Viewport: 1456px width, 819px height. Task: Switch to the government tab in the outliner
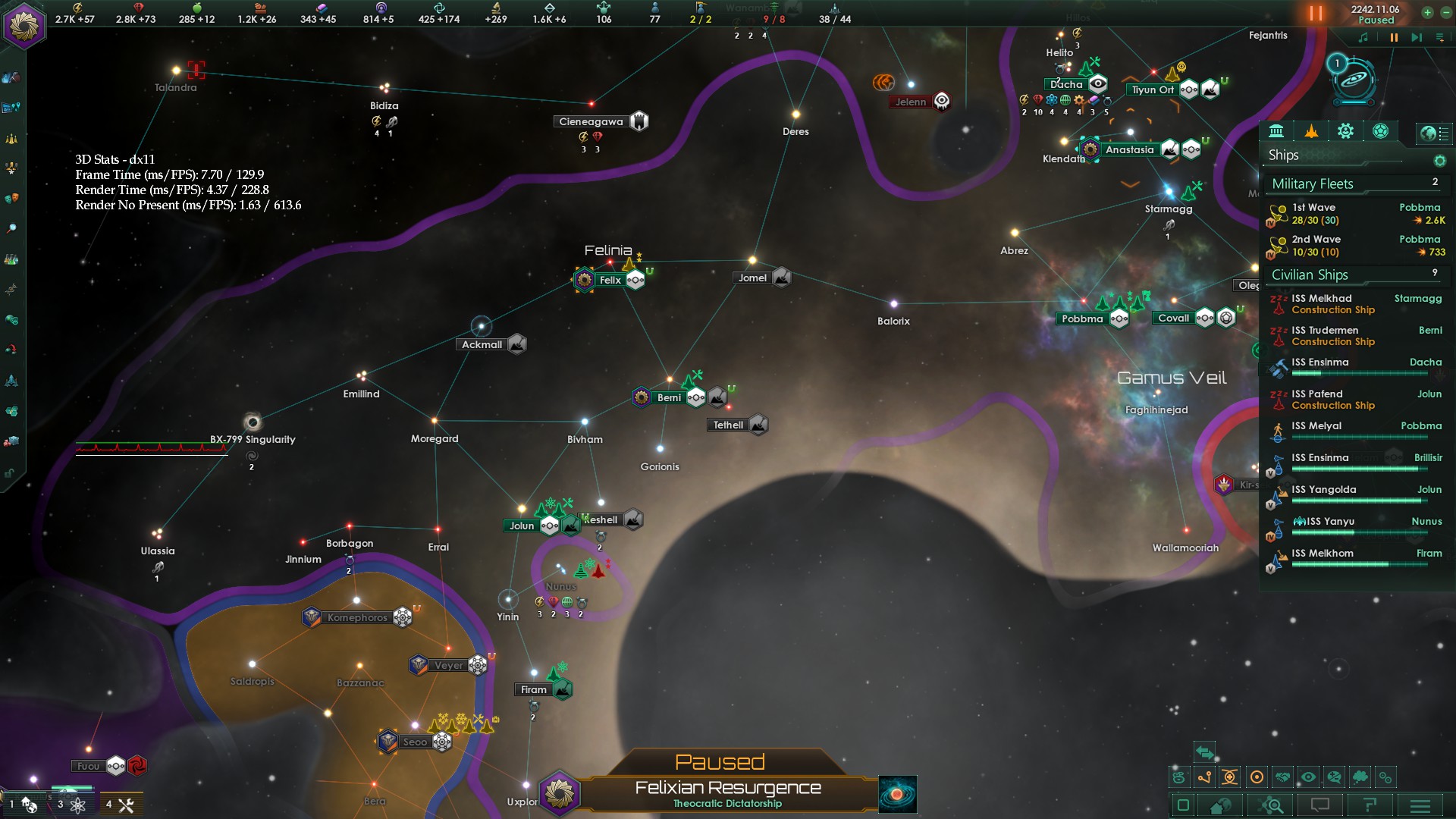1279,131
